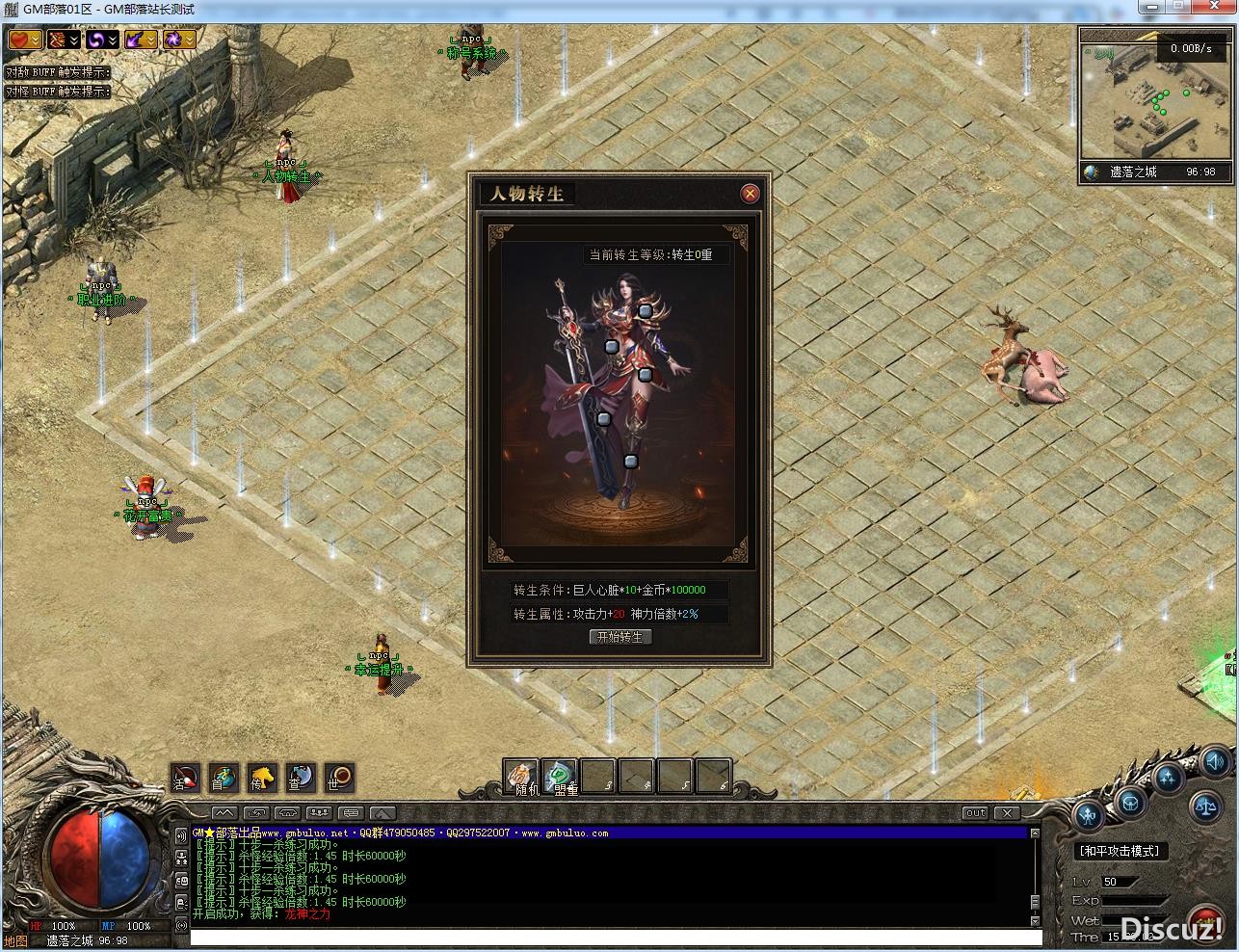The image size is (1239, 952).
Task: Open the 首 shortcut icon
Action: [224, 777]
